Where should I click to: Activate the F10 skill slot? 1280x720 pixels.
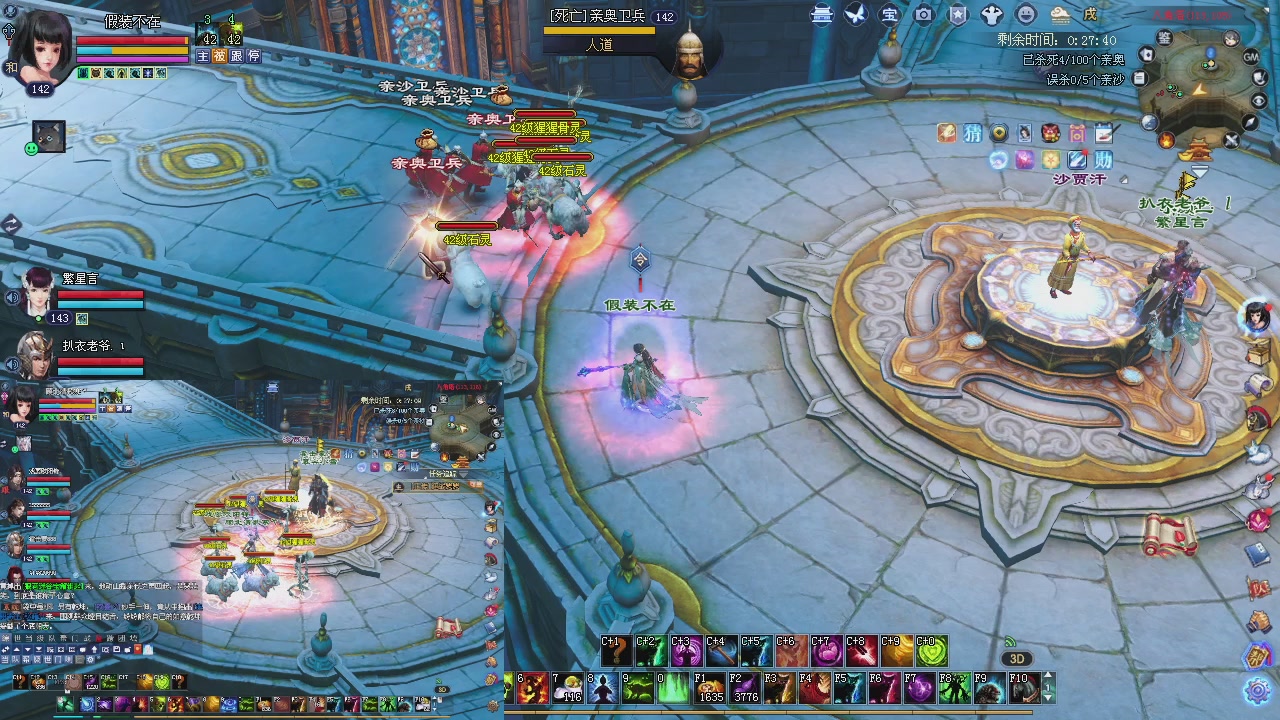1024,688
